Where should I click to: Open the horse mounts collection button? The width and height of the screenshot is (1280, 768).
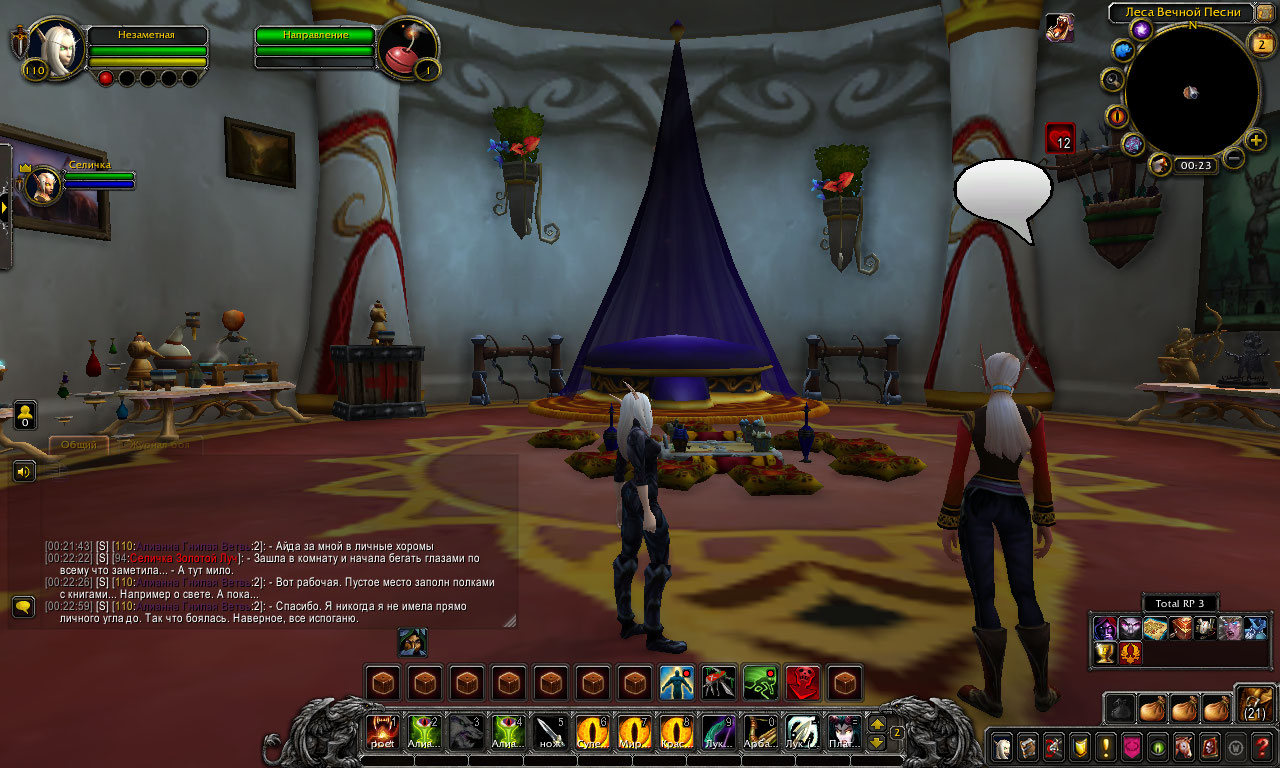click(x=1184, y=746)
